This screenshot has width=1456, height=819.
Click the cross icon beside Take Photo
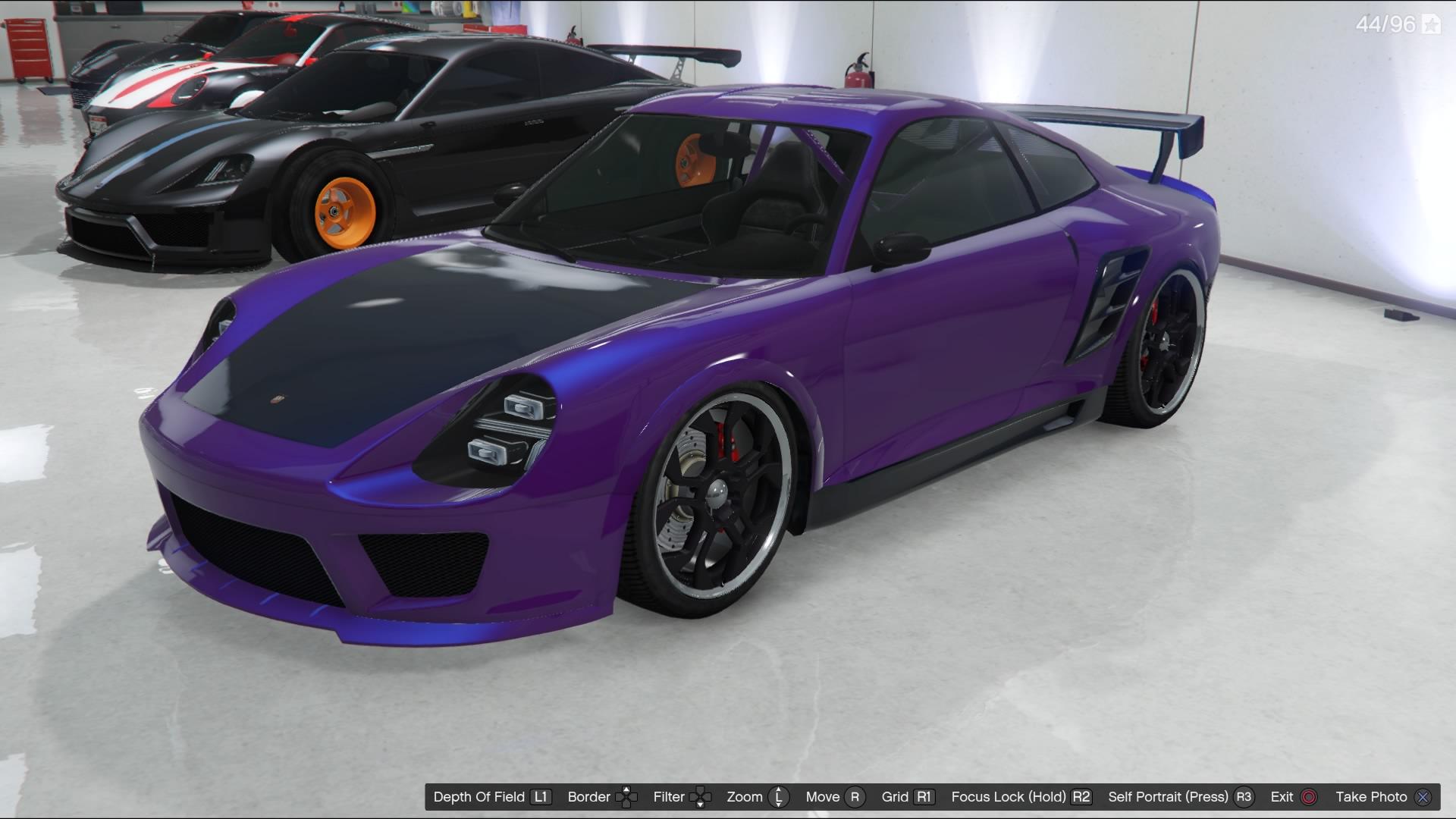[x=1423, y=798]
